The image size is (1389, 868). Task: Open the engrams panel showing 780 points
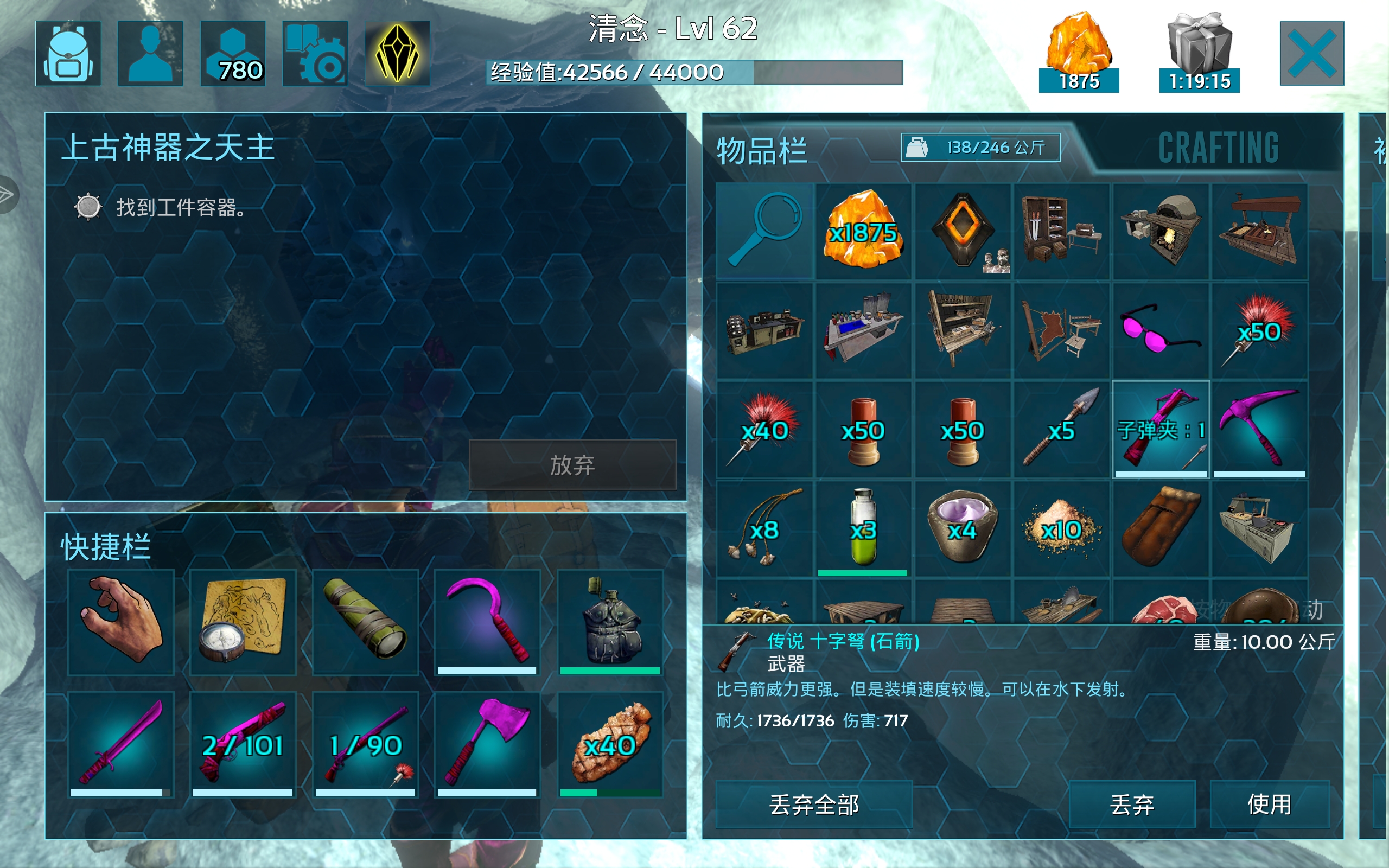pyautogui.click(x=233, y=55)
